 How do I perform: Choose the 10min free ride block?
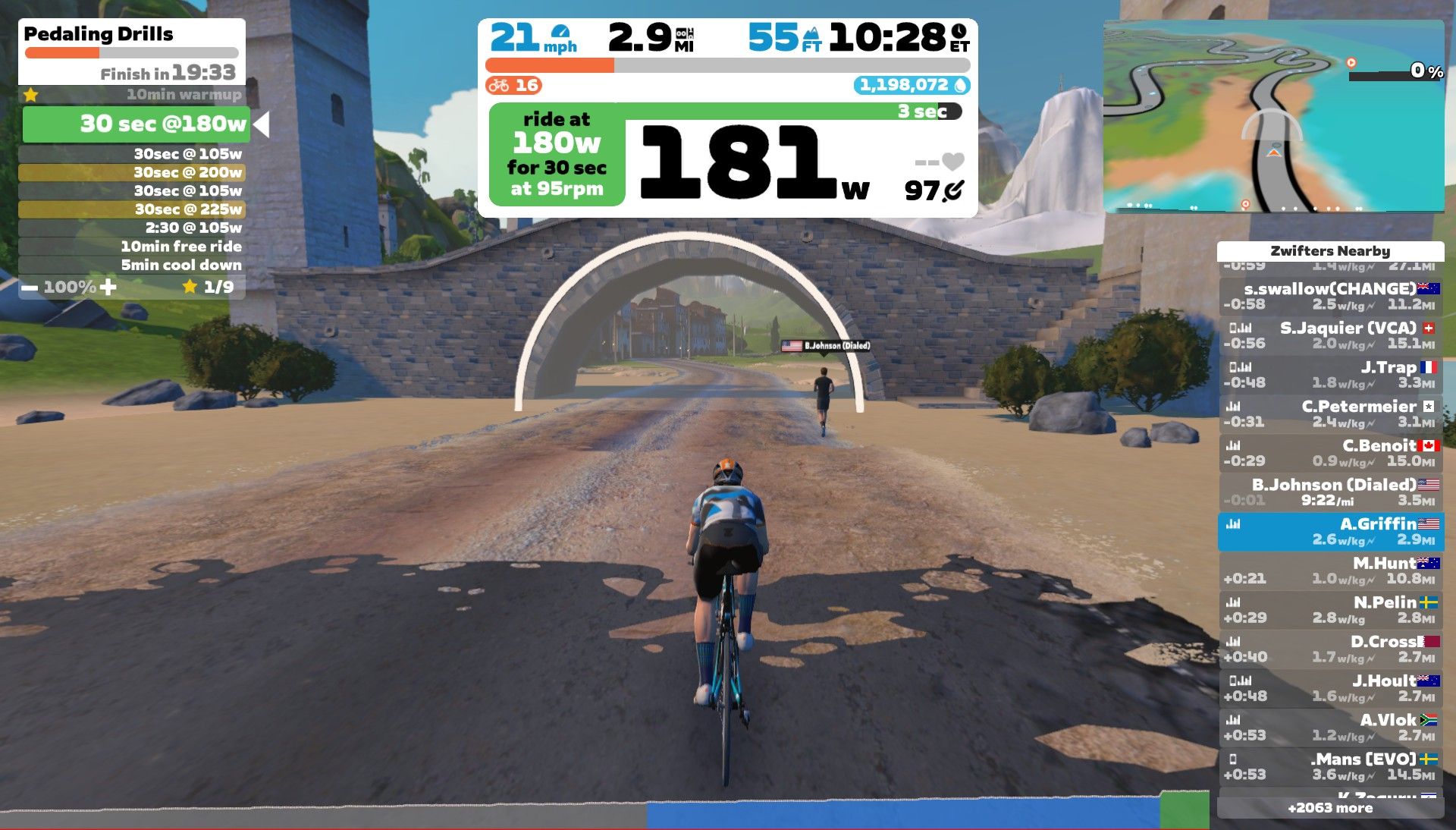point(132,247)
